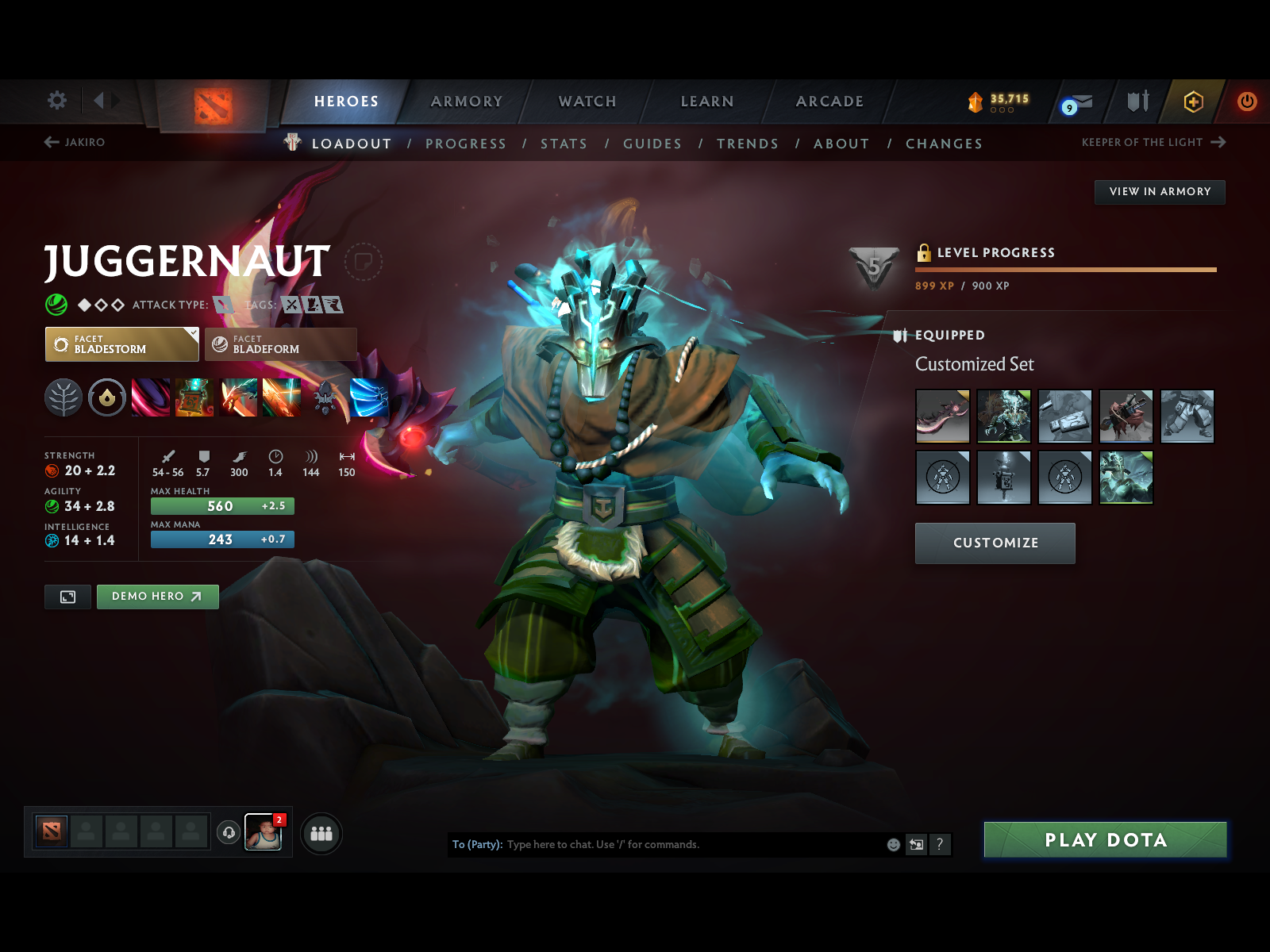View the Blade Fury ability icon
Image resolution: width=1270 pixels, height=952 pixels.
click(x=152, y=398)
